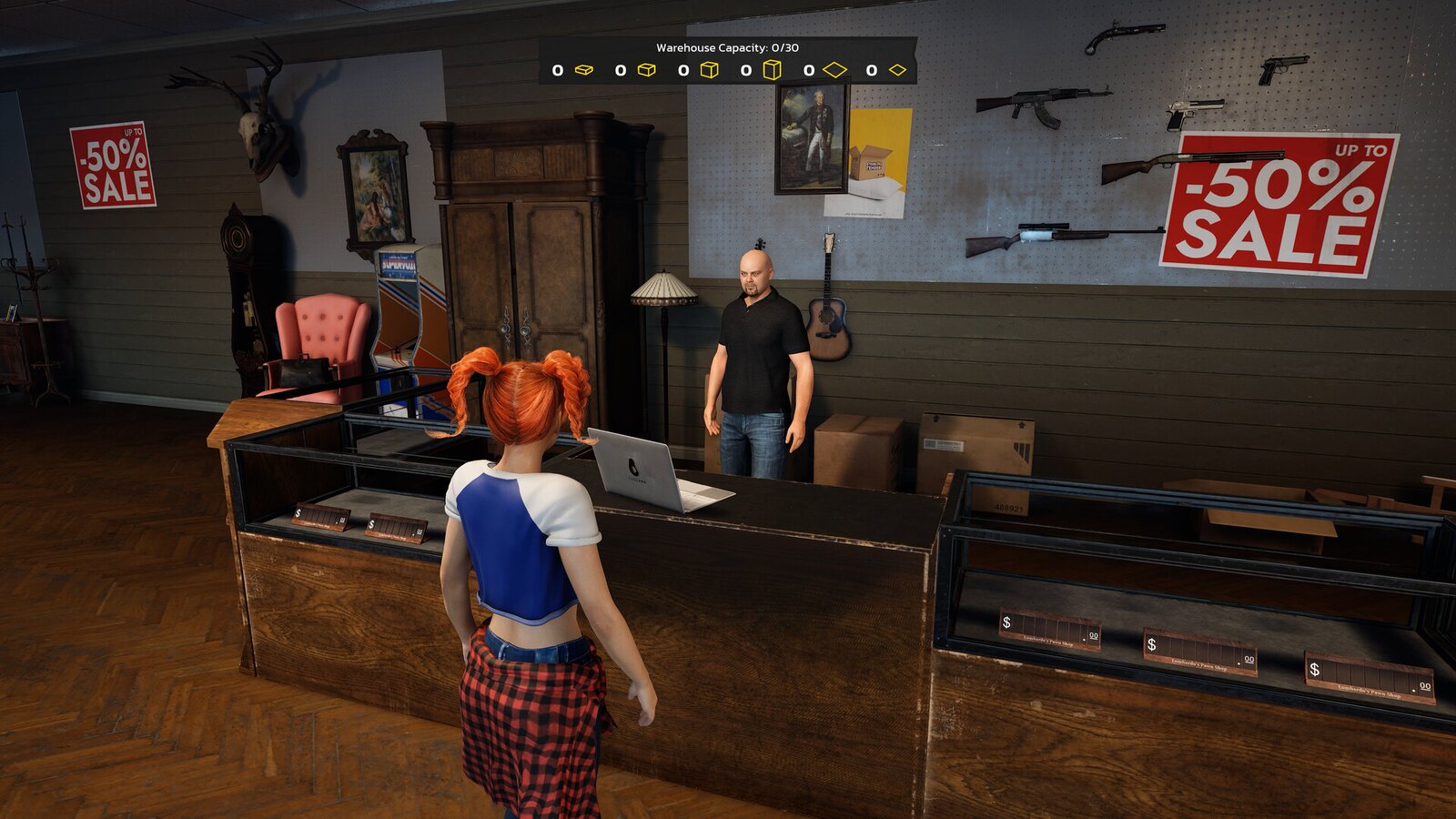1456x819 pixels.
Task: Select the small flat diamond icon
Action: pos(898,70)
